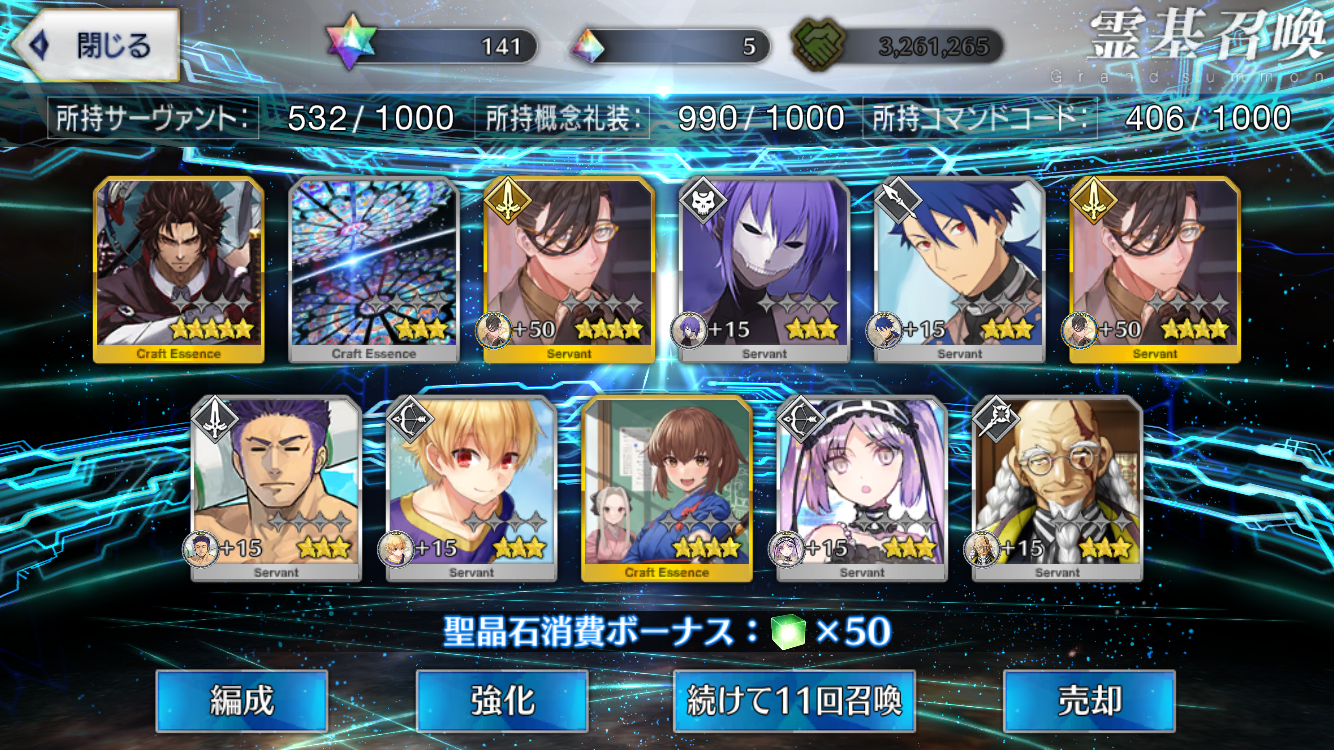
Task: Go to the 強化 enhancement screen
Action: pyautogui.click(x=501, y=701)
